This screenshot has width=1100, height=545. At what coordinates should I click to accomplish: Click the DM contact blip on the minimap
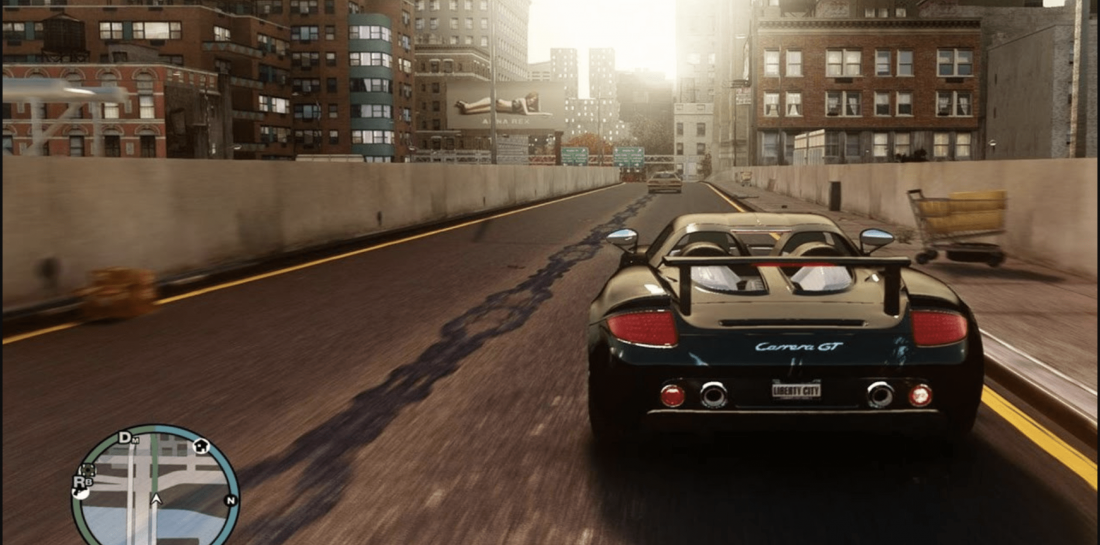(127, 438)
